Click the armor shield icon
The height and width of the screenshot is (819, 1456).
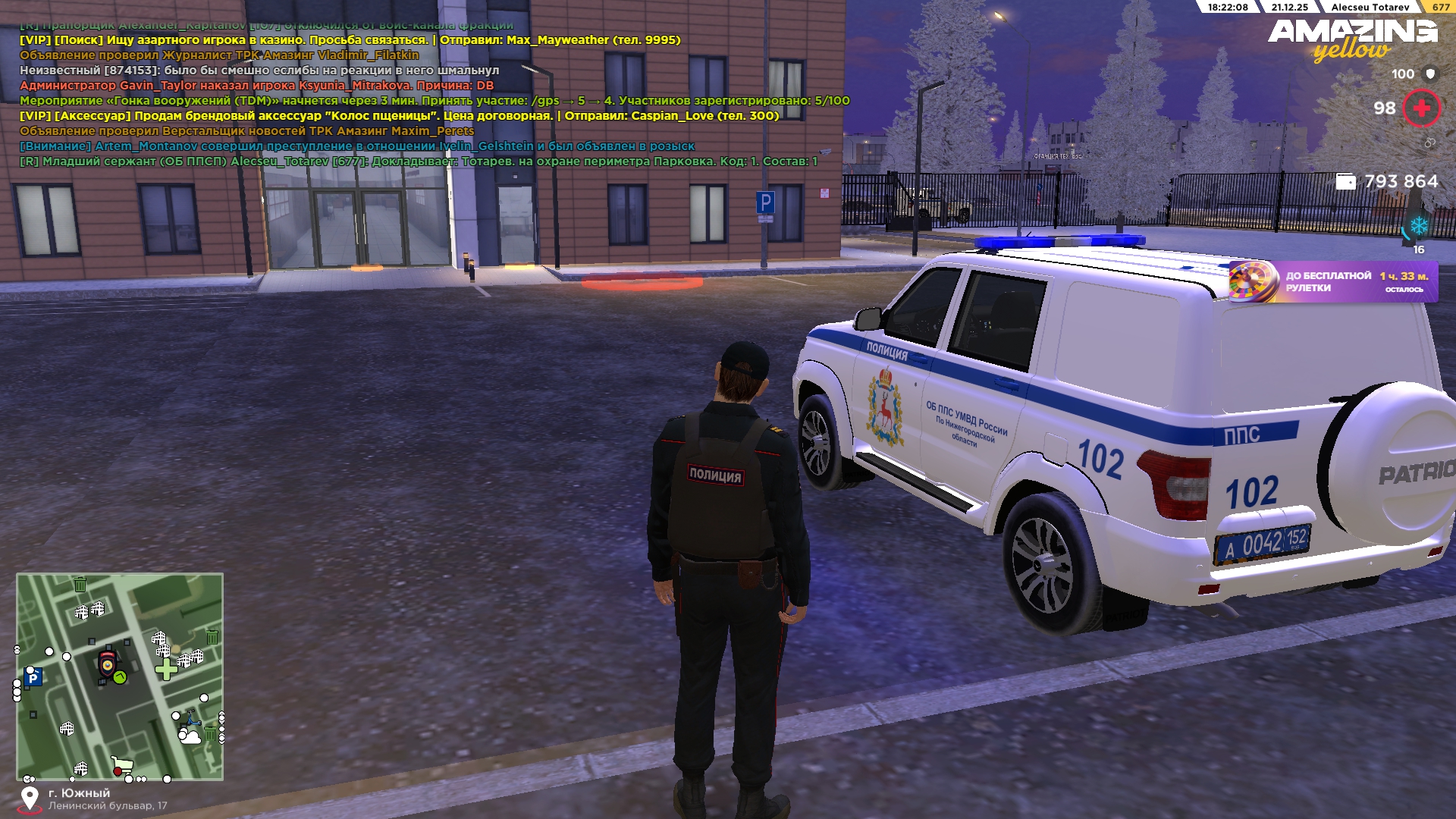(1430, 74)
